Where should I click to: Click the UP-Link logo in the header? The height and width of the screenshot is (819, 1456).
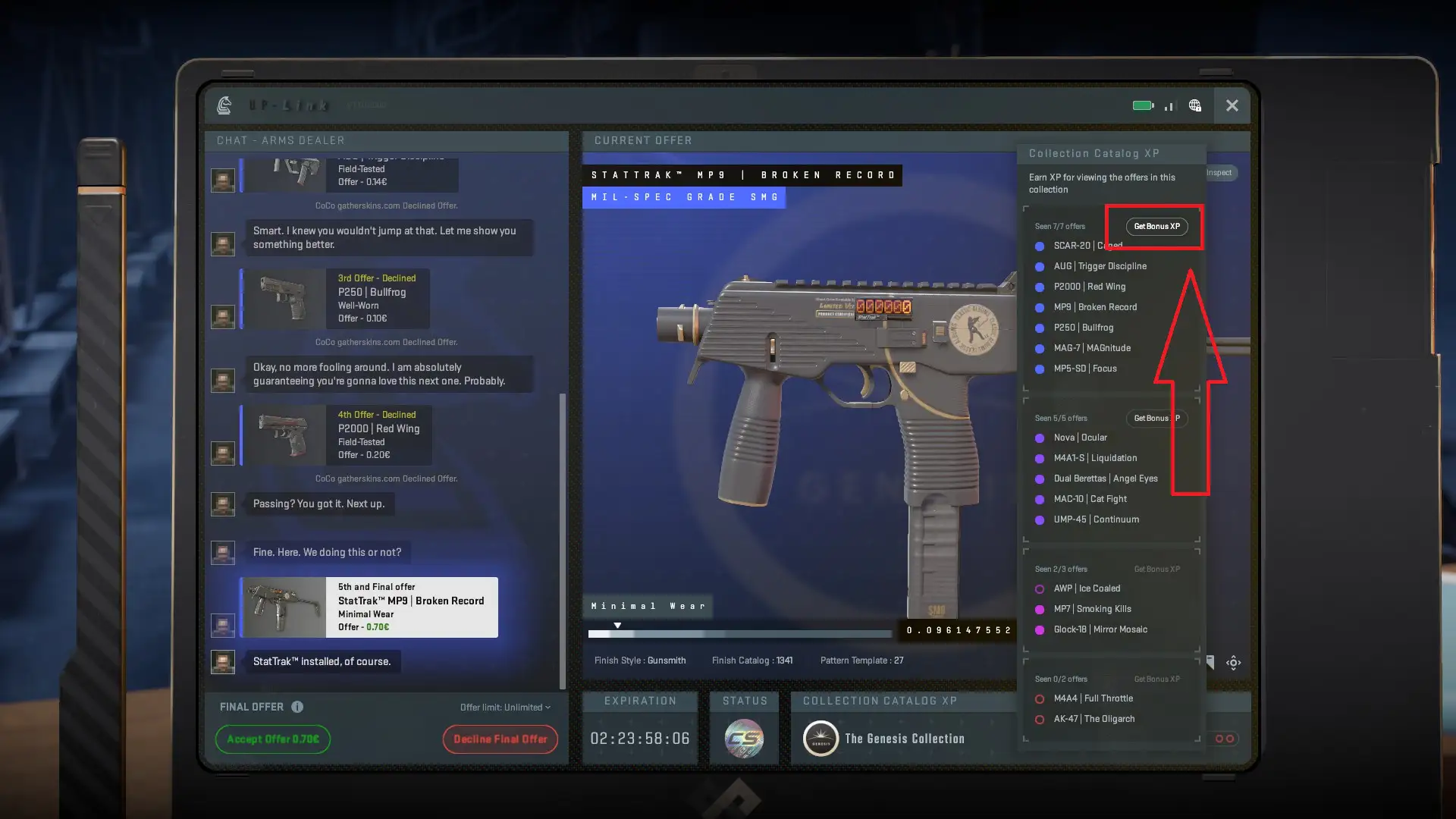(224, 105)
